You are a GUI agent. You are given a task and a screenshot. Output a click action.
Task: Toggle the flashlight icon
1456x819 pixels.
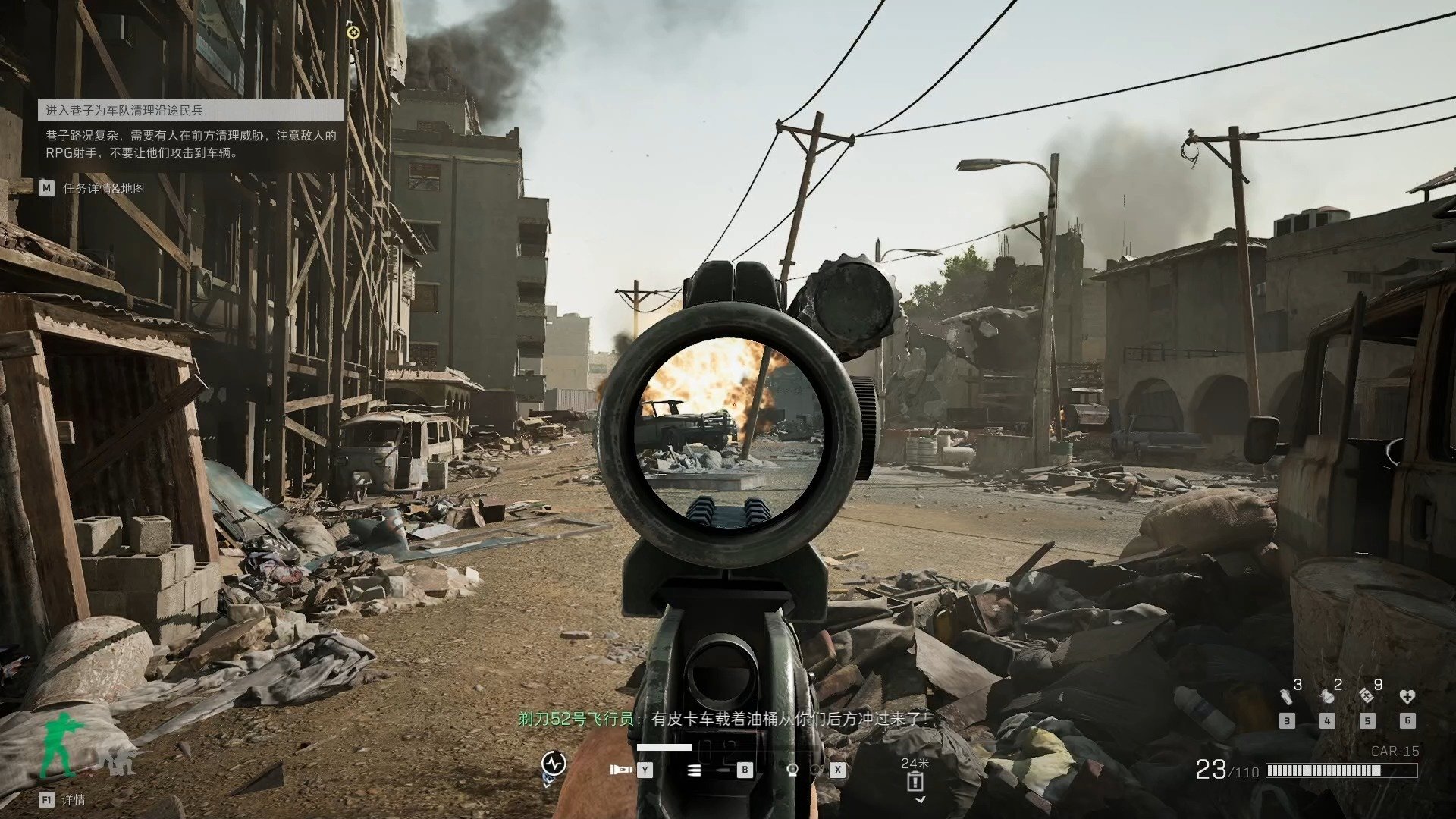pos(620,770)
